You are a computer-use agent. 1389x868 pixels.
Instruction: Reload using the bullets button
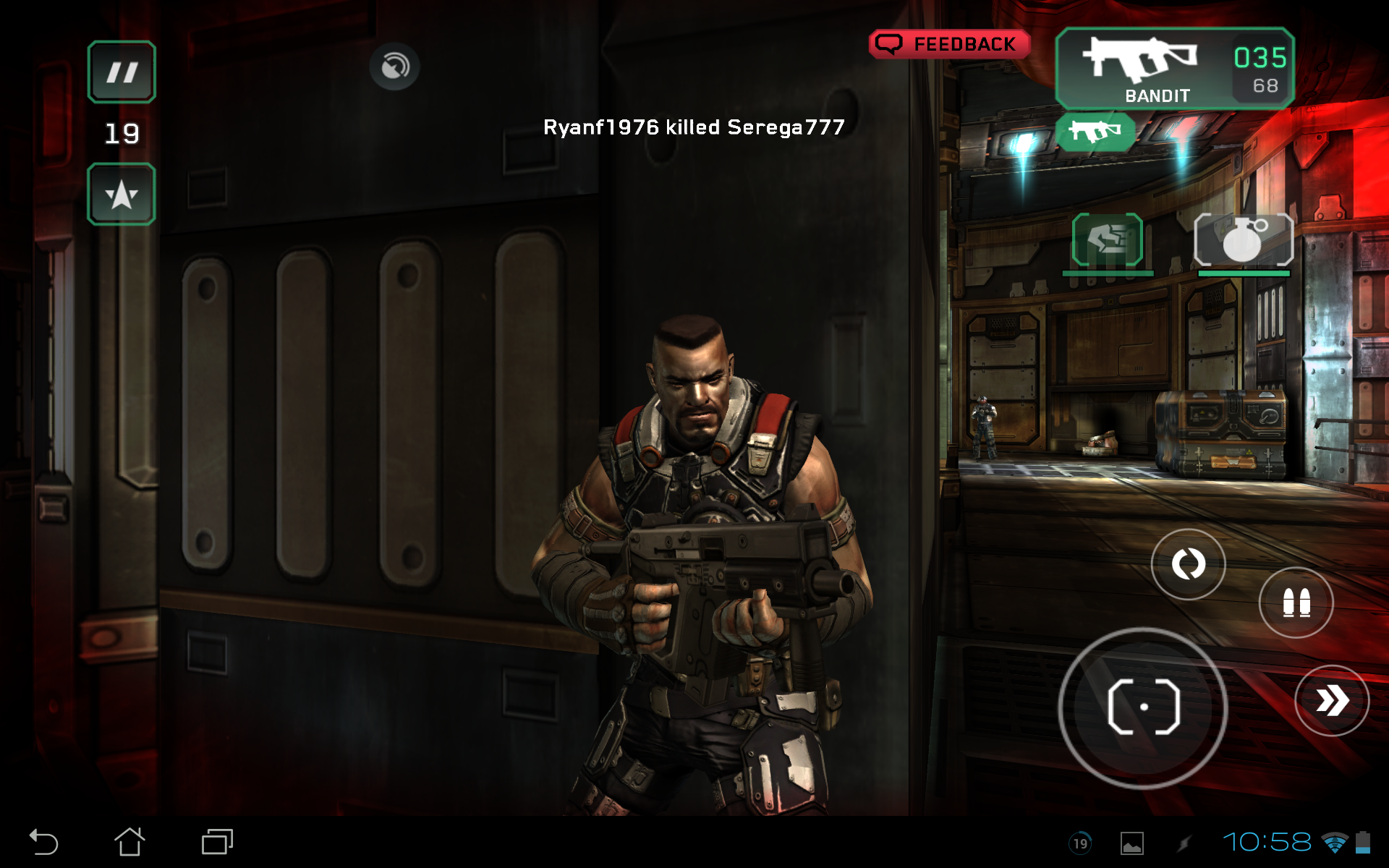(x=1296, y=603)
